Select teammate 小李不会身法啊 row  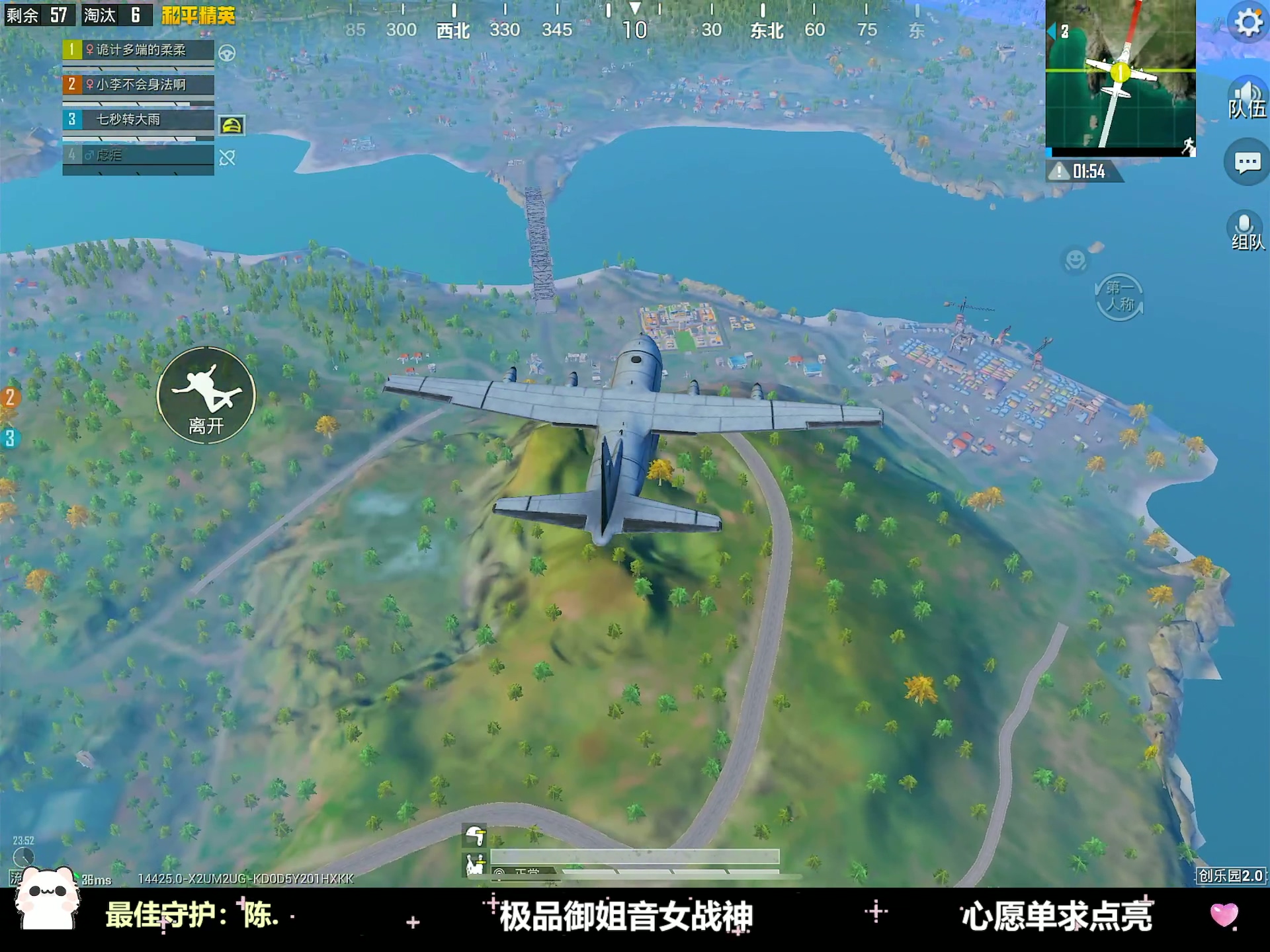pos(138,85)
